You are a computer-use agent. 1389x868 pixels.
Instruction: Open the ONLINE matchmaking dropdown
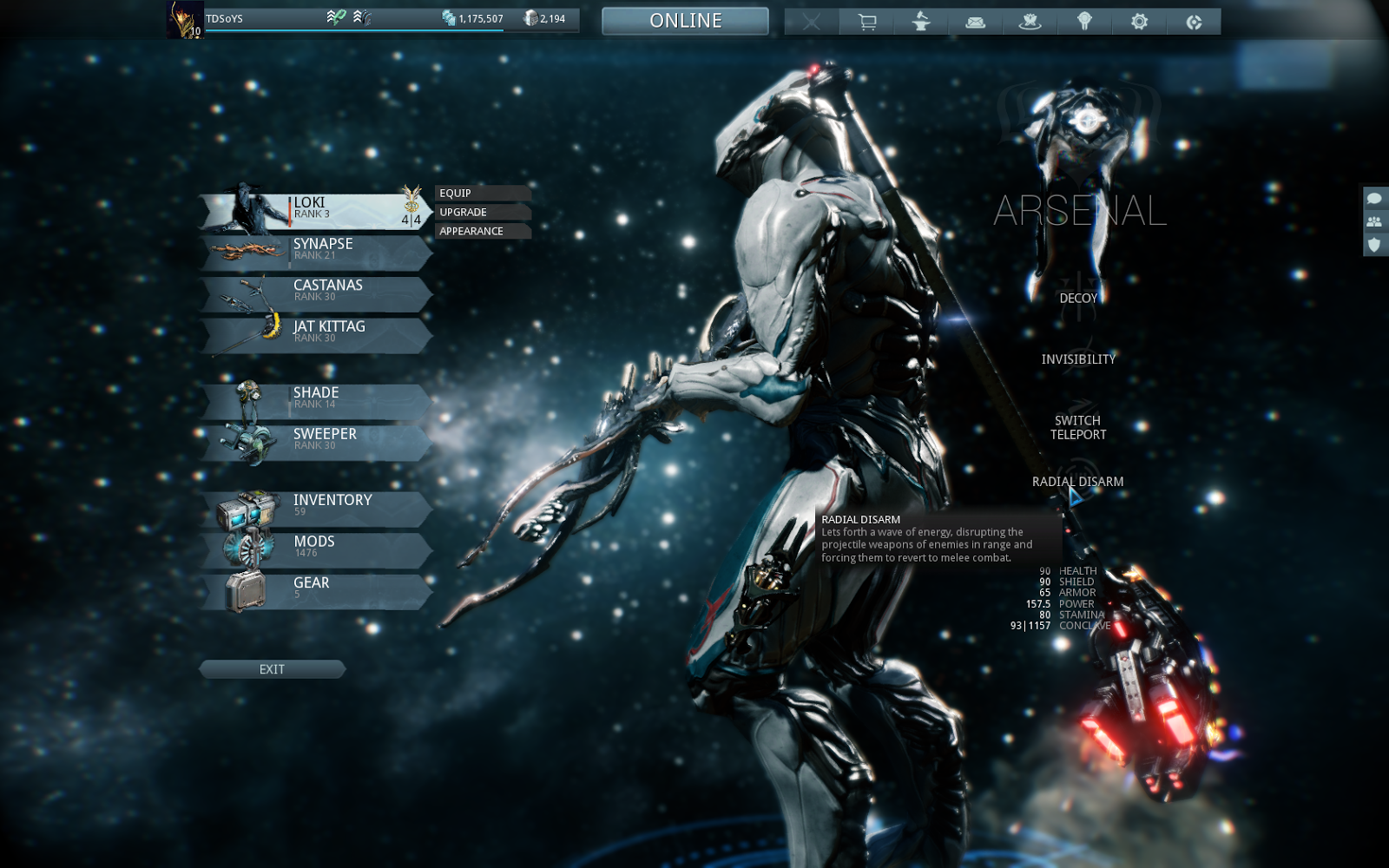click(684, 21)
